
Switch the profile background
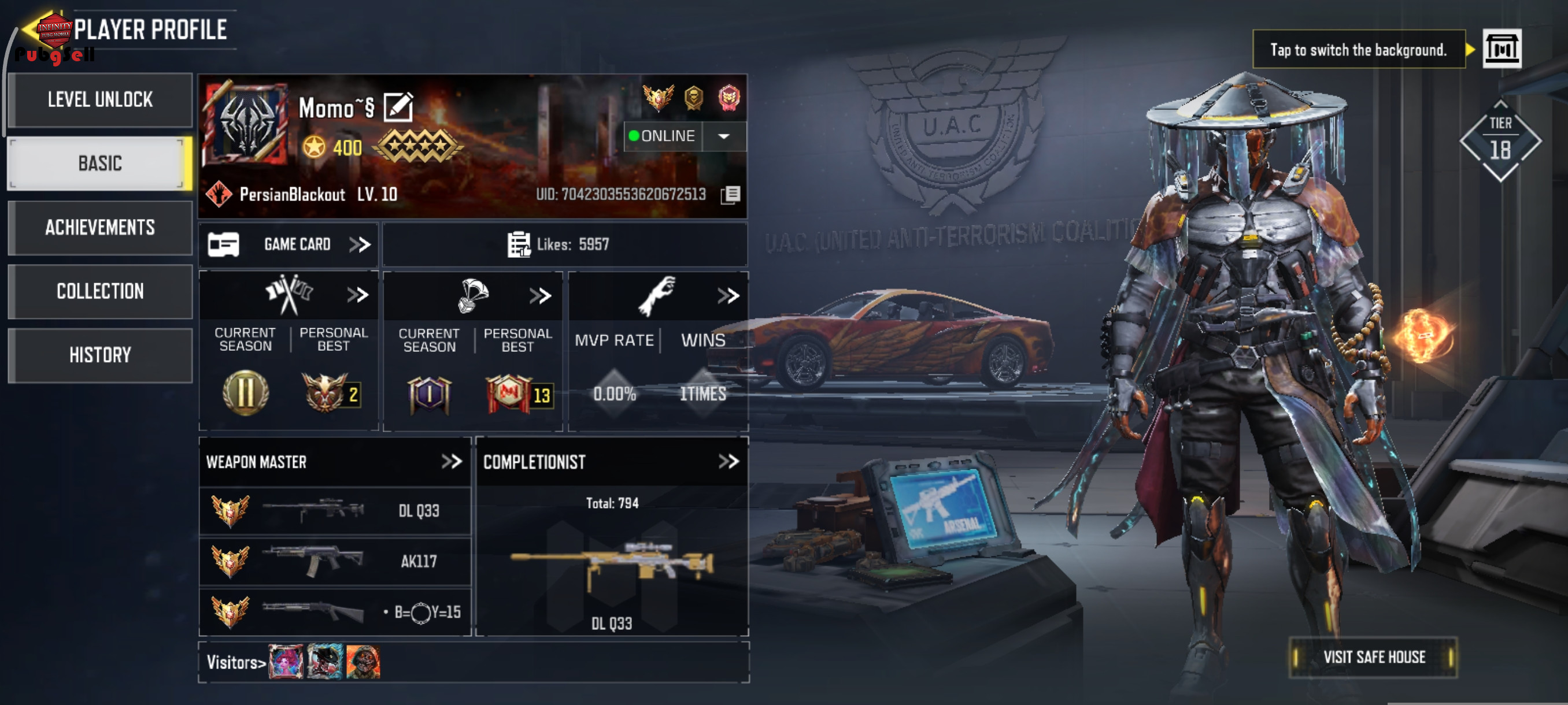coord(1501,49)
